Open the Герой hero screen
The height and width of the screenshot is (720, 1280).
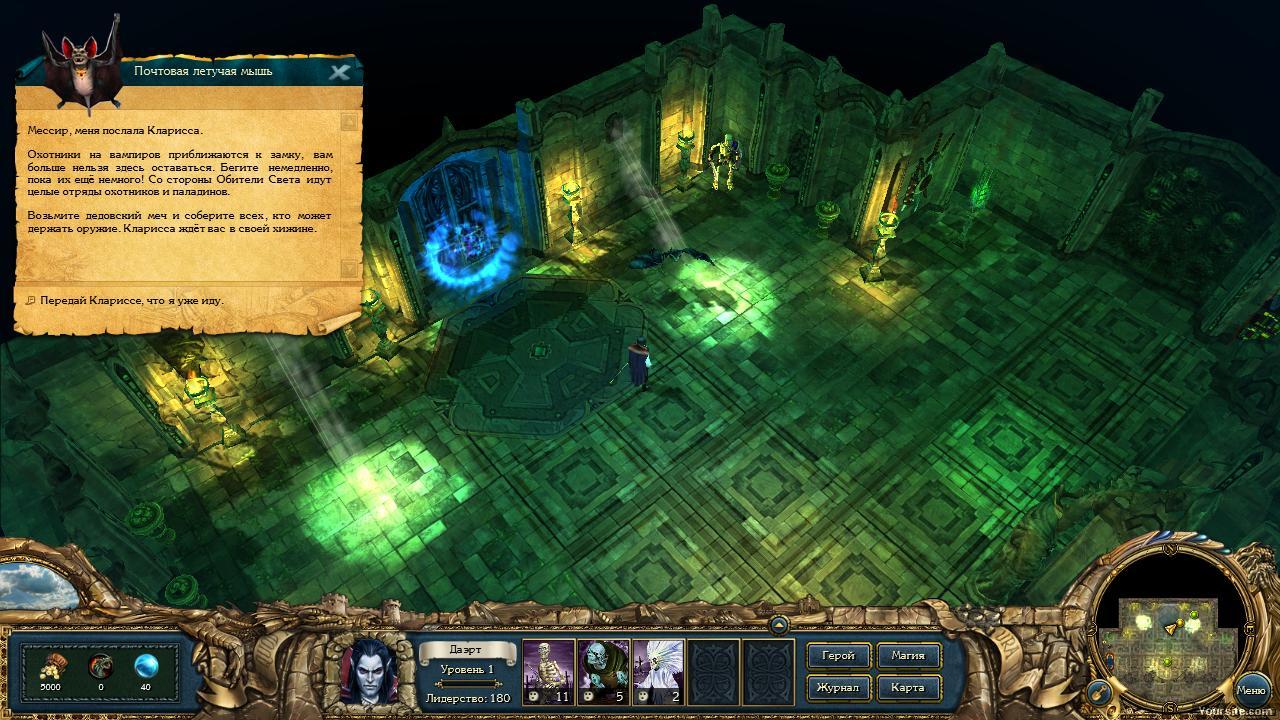coord(838,656)
